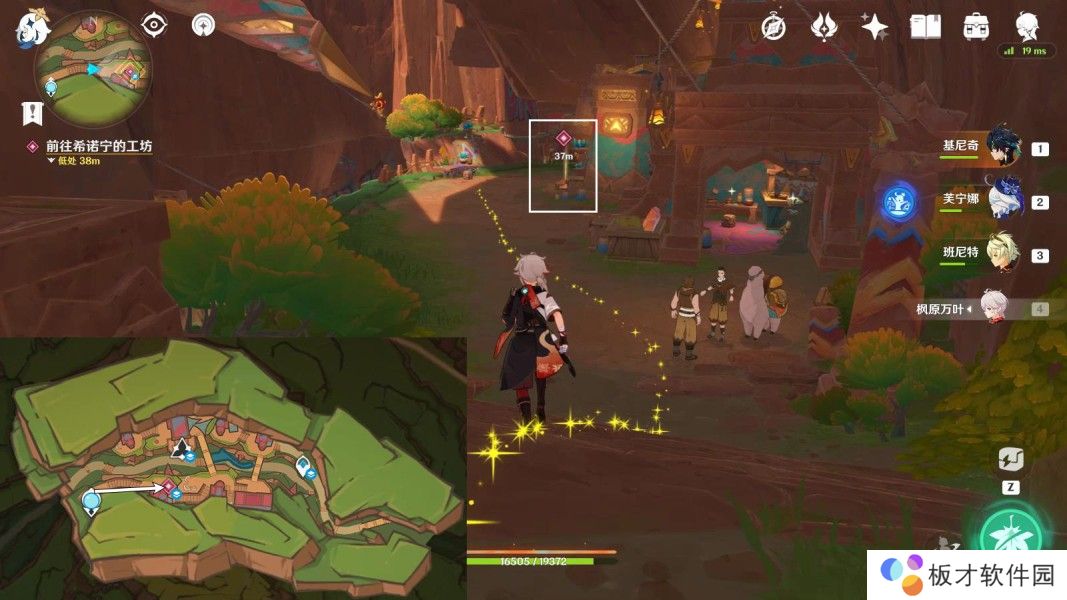Select the 前往希诺宁的工坊 quest tracker
1067x600 pixels.
tap(98, 146)
